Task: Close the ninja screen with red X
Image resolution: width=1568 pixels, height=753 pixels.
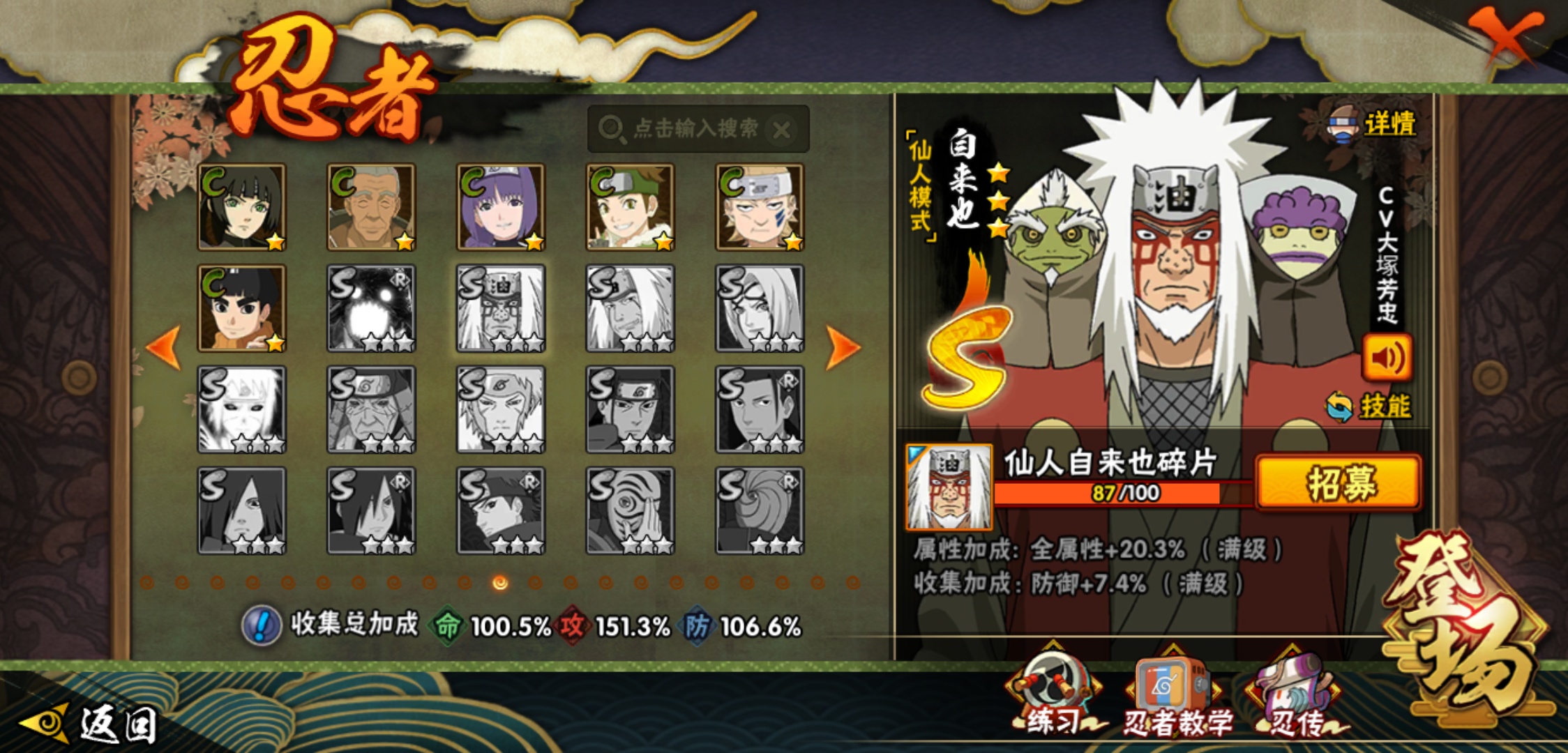Action: [1507, 35]
